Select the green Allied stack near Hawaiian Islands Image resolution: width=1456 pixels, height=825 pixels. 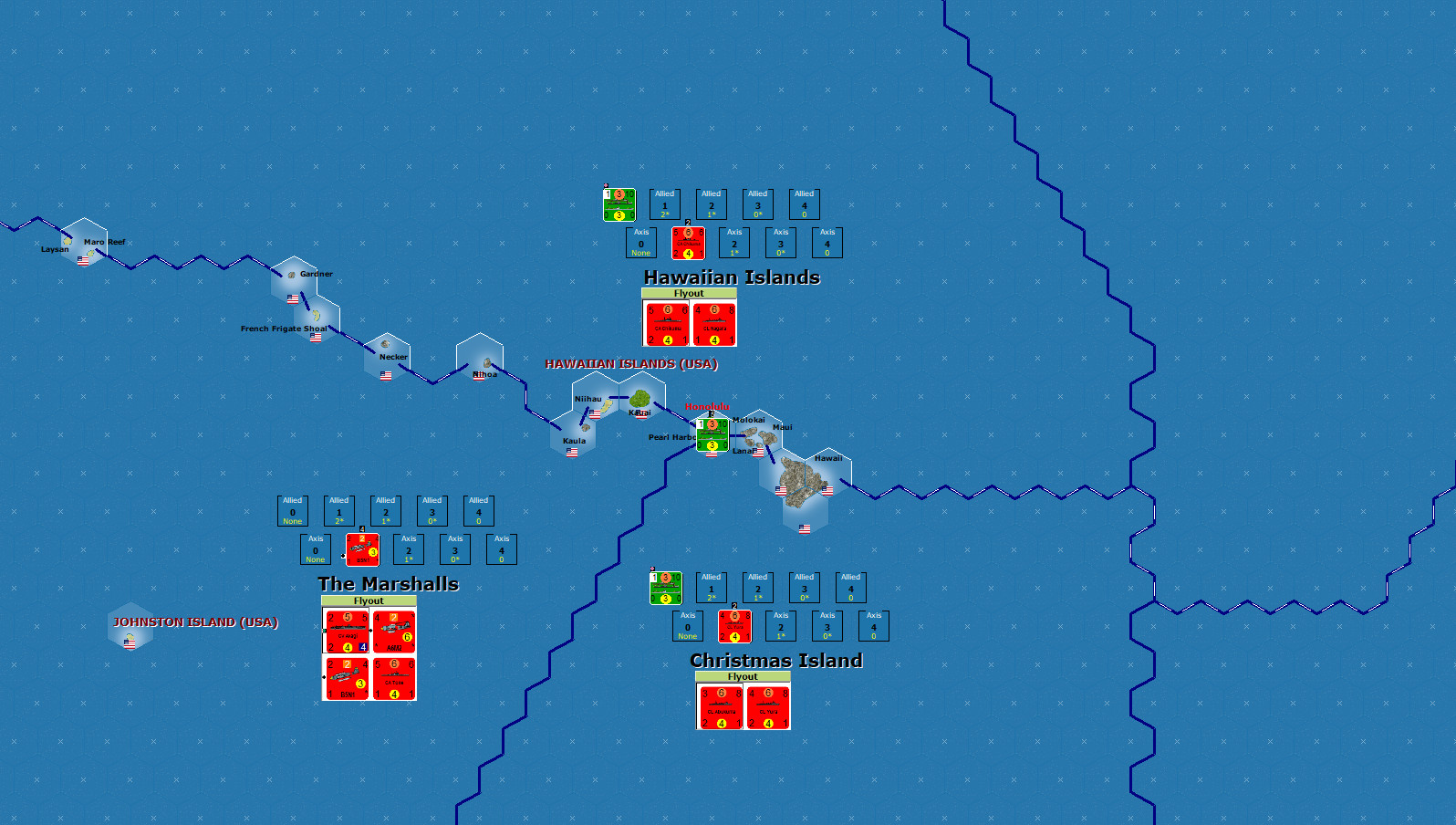[x=618, y=204]
